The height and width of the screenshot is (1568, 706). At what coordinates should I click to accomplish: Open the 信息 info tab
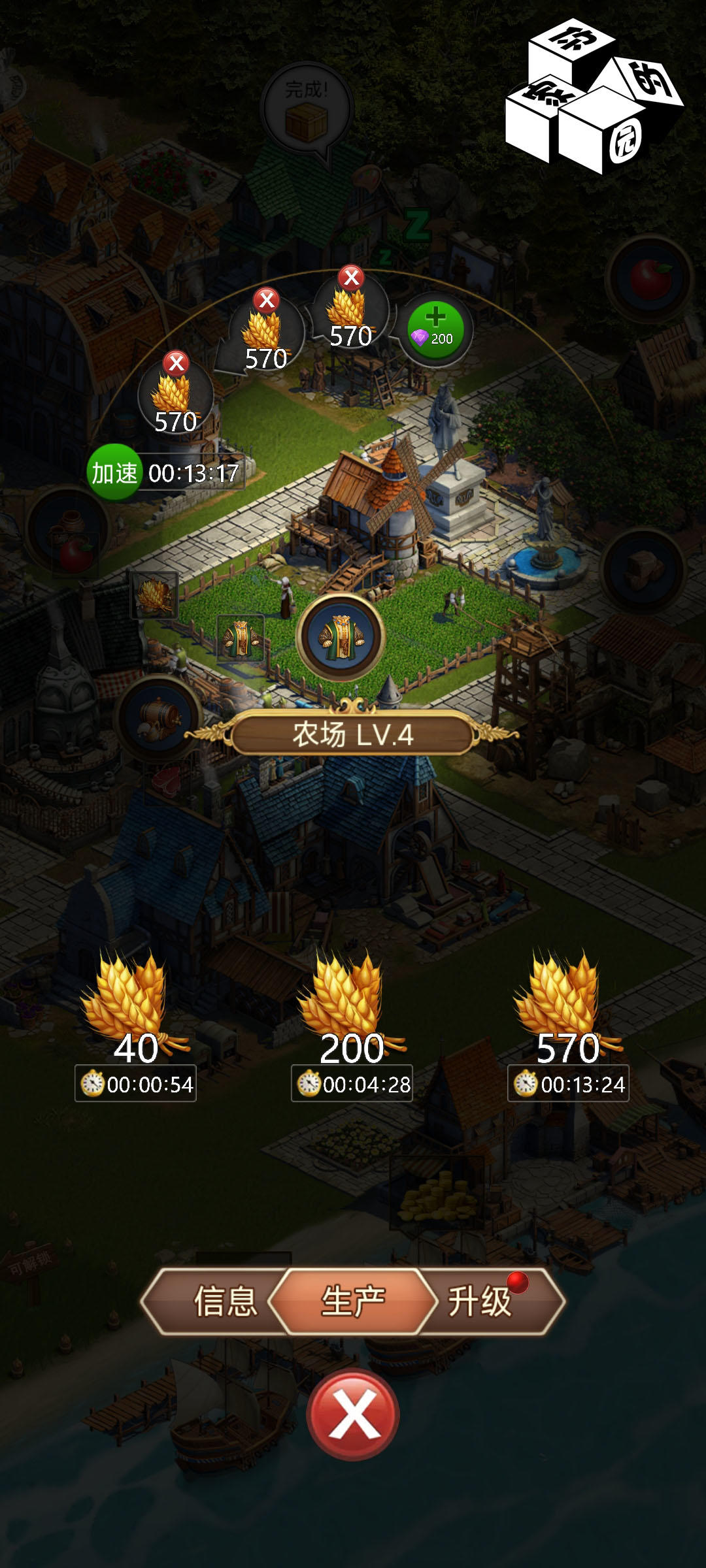[x=224, y=1301]
